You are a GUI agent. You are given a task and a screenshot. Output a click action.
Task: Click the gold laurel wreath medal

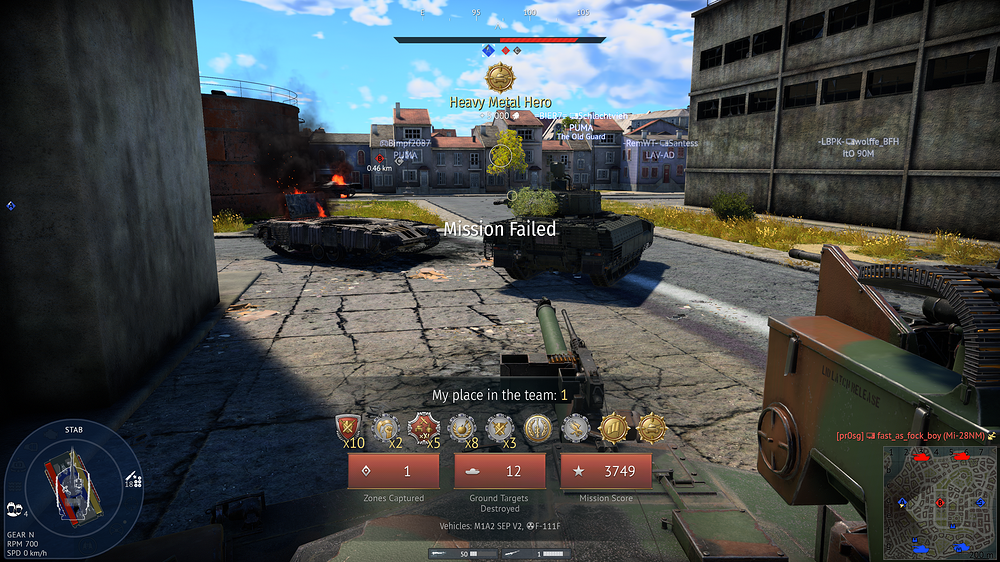click(537, 428)
